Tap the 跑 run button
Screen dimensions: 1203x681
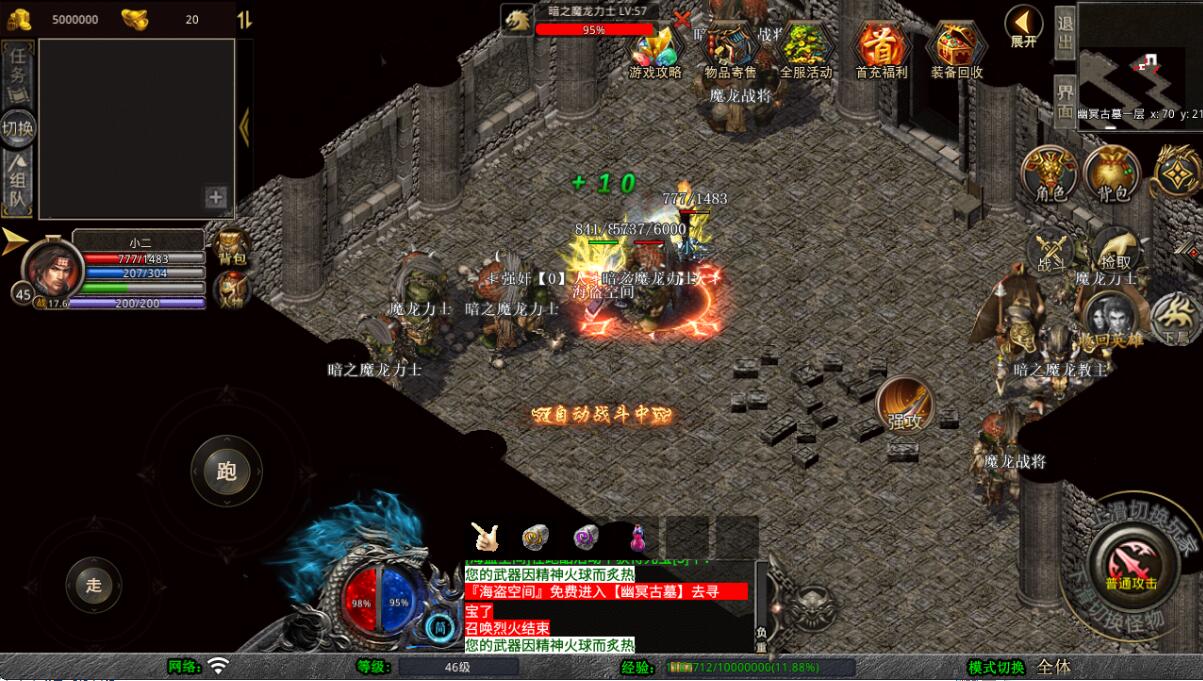coord(226,471)
